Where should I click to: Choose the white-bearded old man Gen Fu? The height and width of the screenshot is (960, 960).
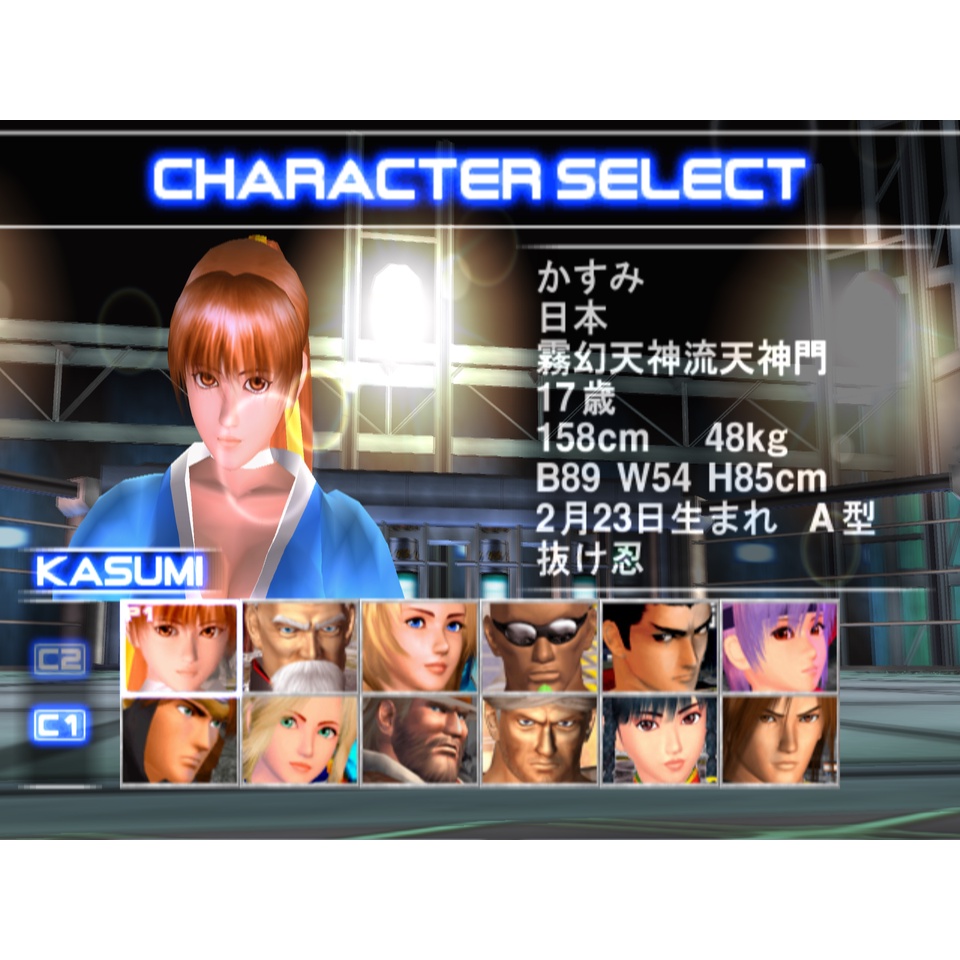(300, 647)
